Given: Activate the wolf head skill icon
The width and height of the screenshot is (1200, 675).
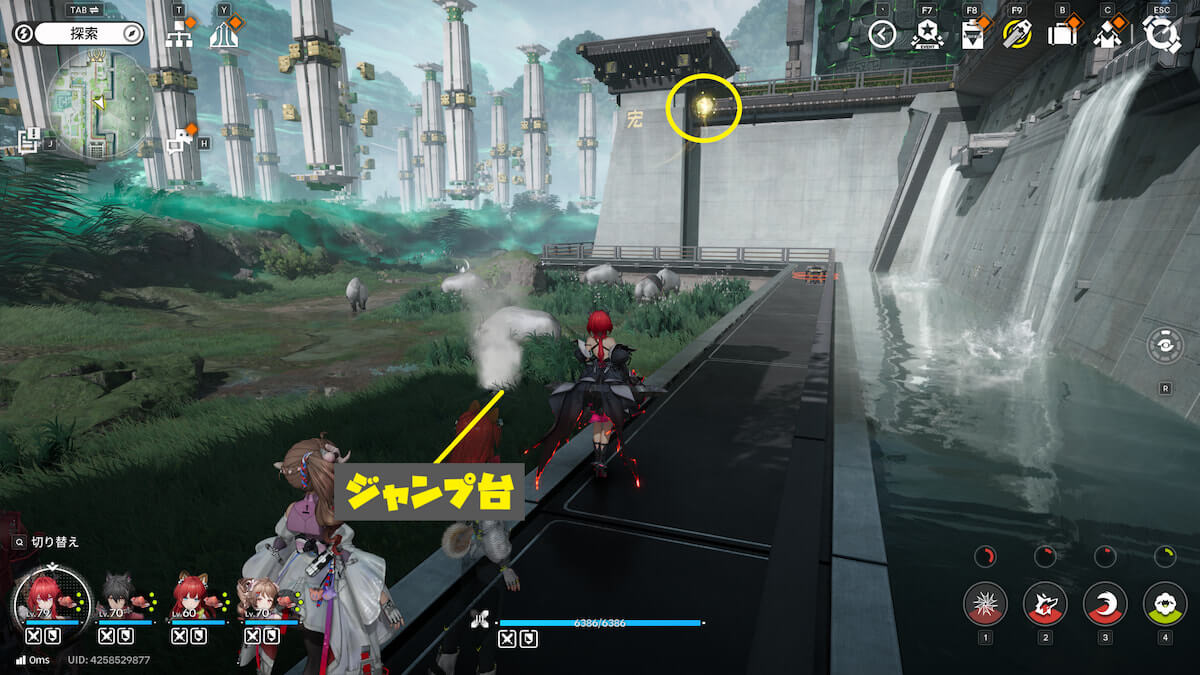Looking at the screenshot, I should click(1045, 604).
